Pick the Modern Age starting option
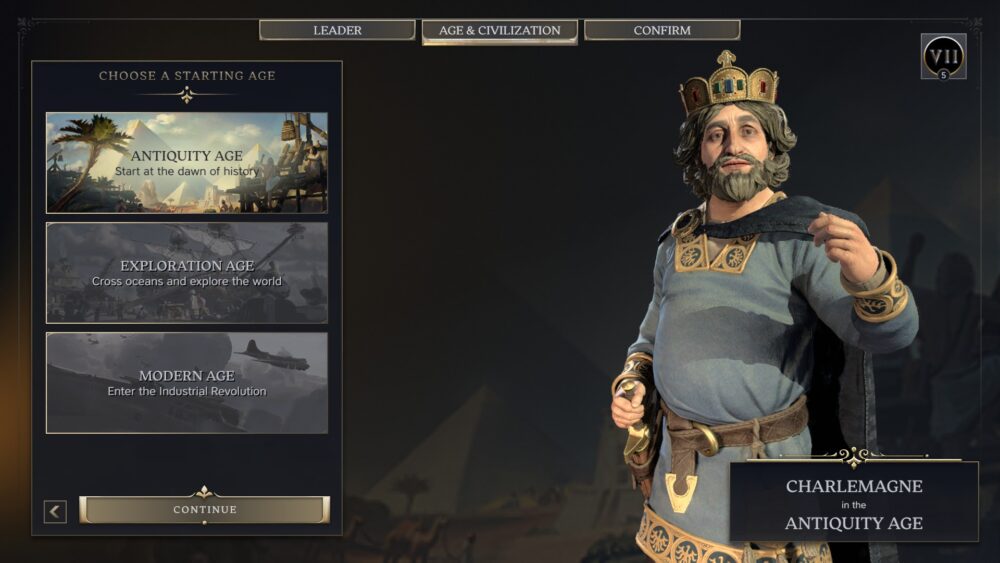This screenshot has height=563, width=1000. (187, 383)
